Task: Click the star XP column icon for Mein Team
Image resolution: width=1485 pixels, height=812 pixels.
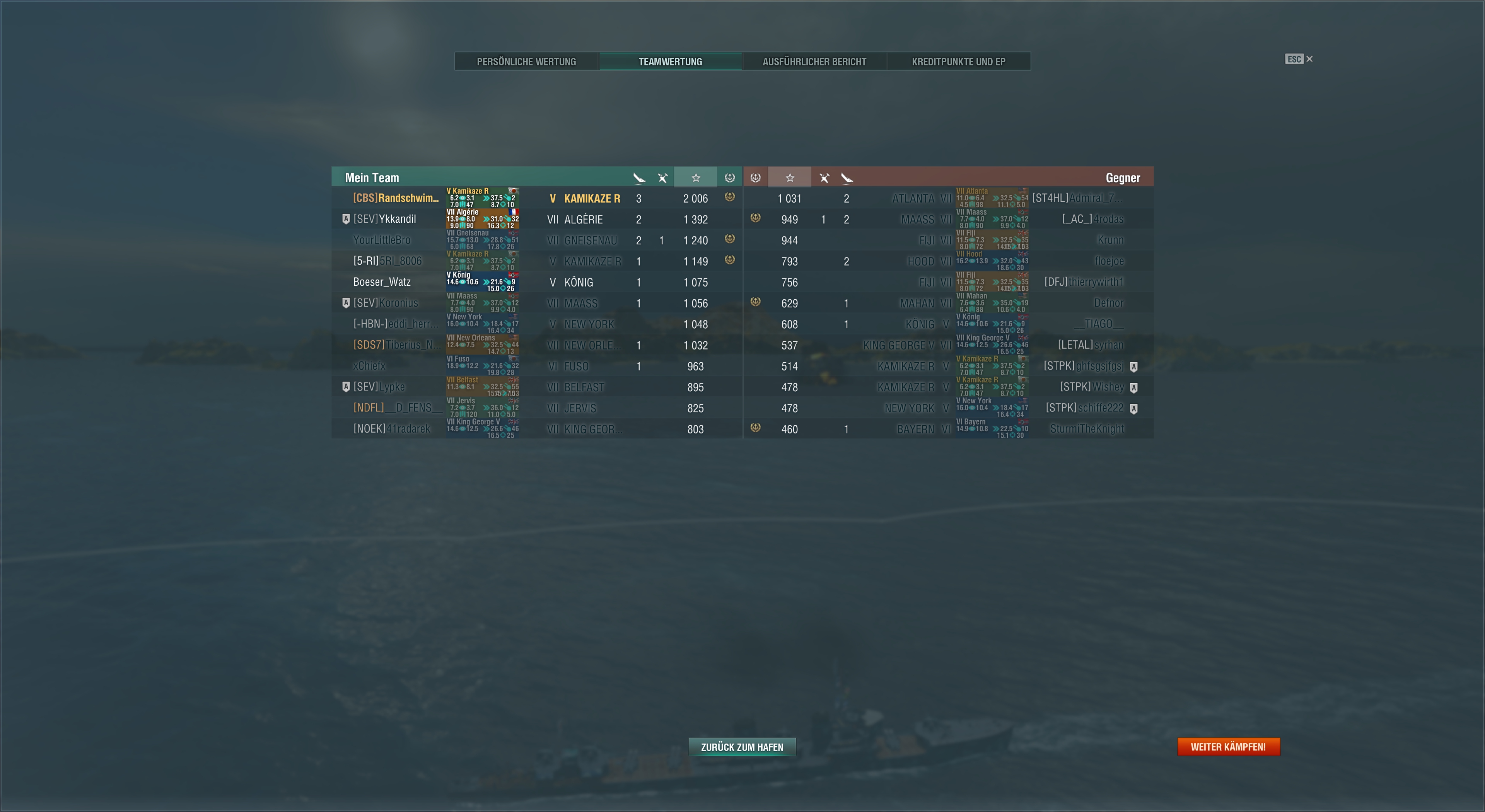Action: click(696, 177)
